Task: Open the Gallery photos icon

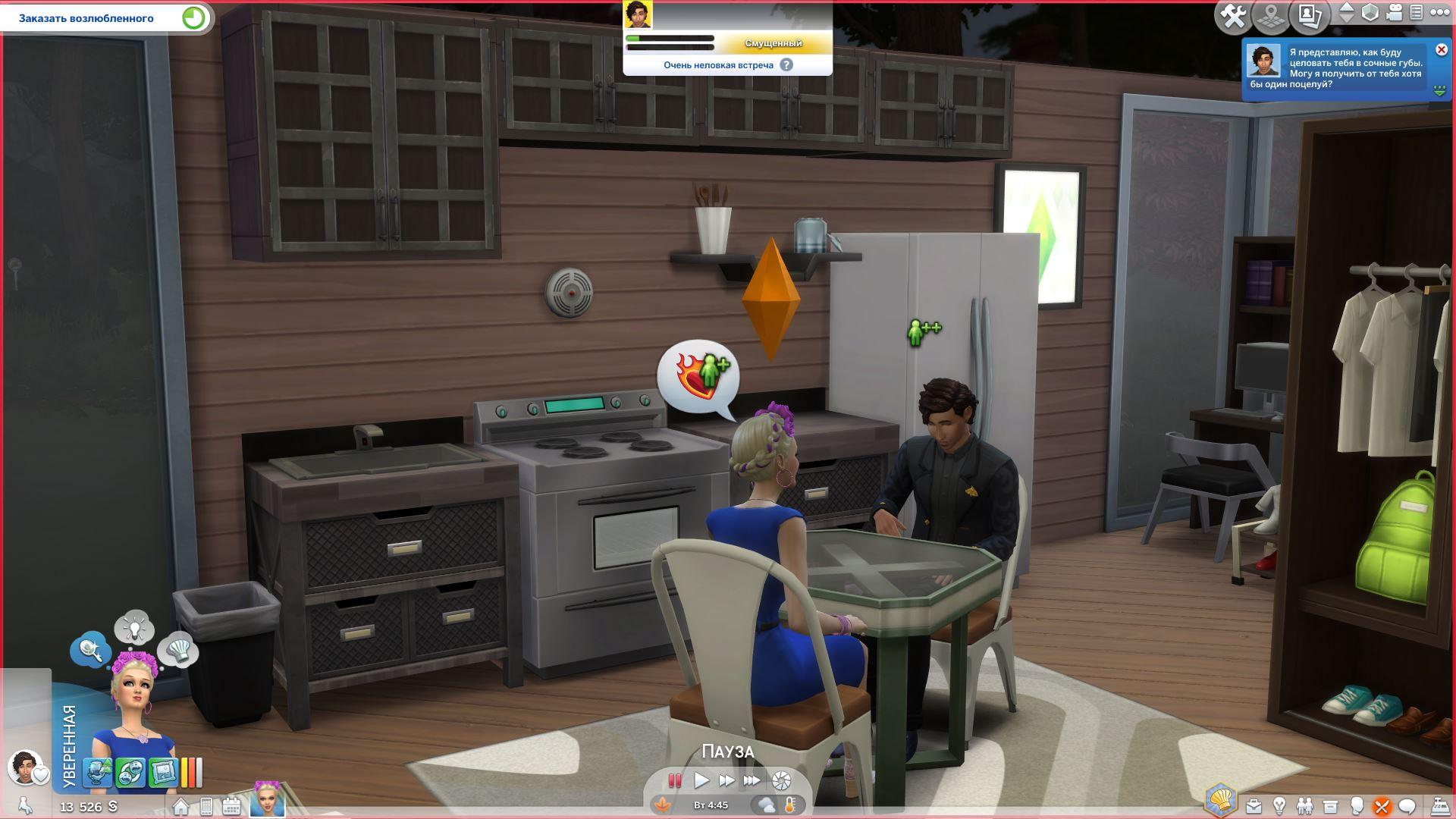Action: coord(1310,17)
